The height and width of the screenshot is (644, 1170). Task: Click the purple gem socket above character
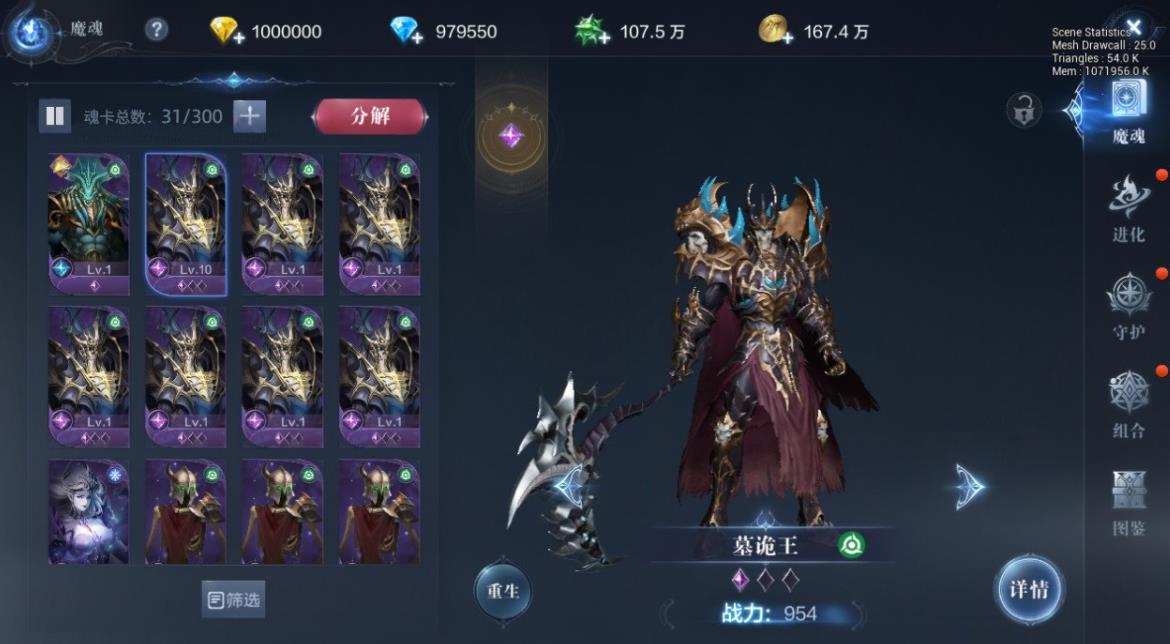click(x=511, y=135)
